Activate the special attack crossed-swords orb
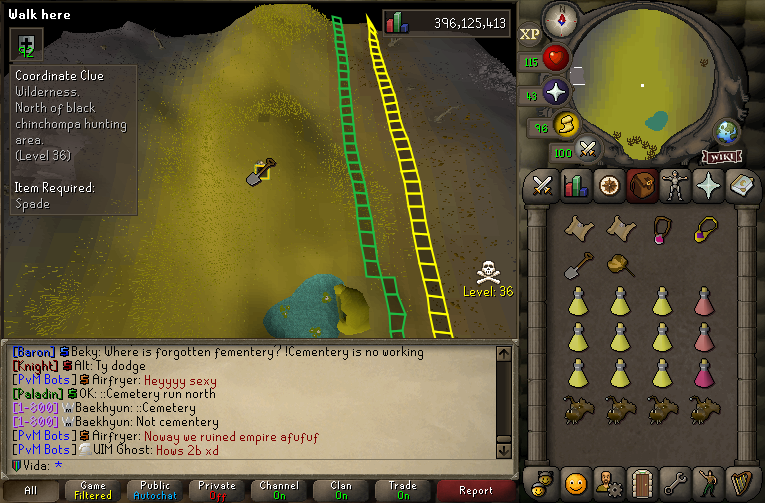This screenshot has height=503, width=765. click(x=588, y=150)
